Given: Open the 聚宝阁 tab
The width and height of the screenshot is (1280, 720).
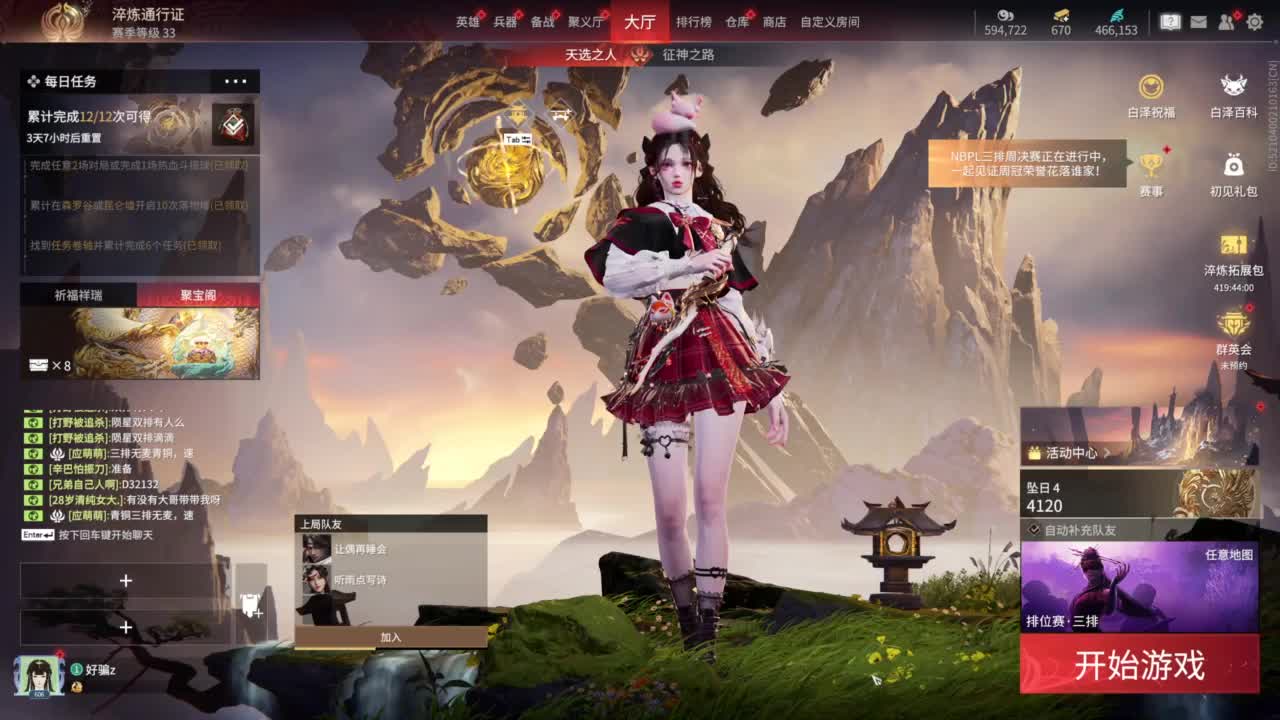Looking at the screenshot, I should point(199,293).
